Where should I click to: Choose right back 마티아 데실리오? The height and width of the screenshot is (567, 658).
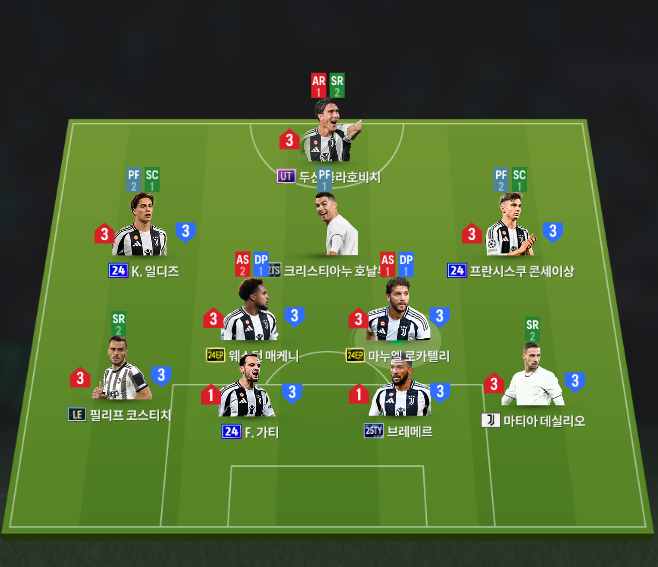point(531,378)
